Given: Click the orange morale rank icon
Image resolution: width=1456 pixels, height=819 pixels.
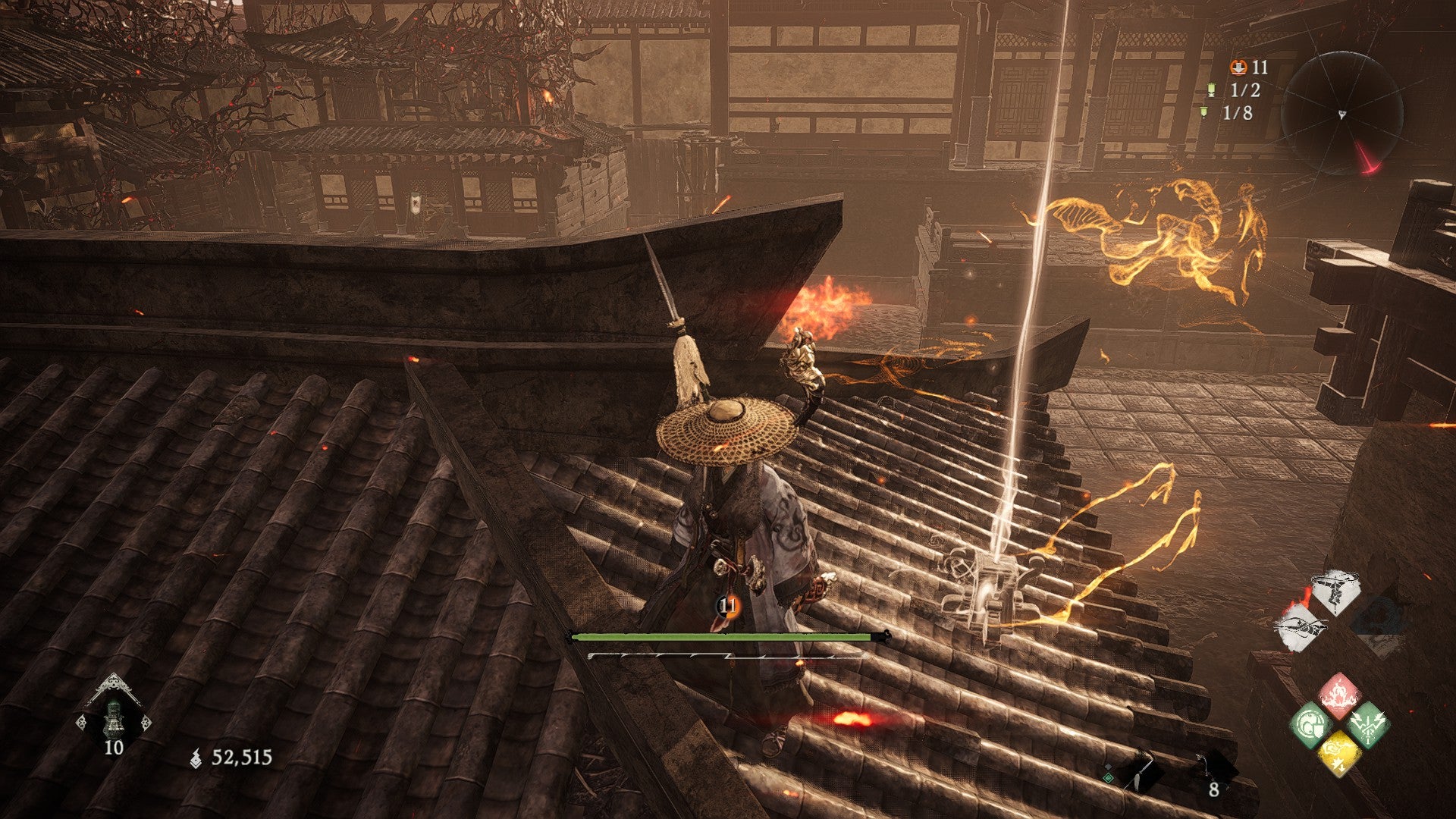Looking at the screenshot, I should (x=1238, y=67).
